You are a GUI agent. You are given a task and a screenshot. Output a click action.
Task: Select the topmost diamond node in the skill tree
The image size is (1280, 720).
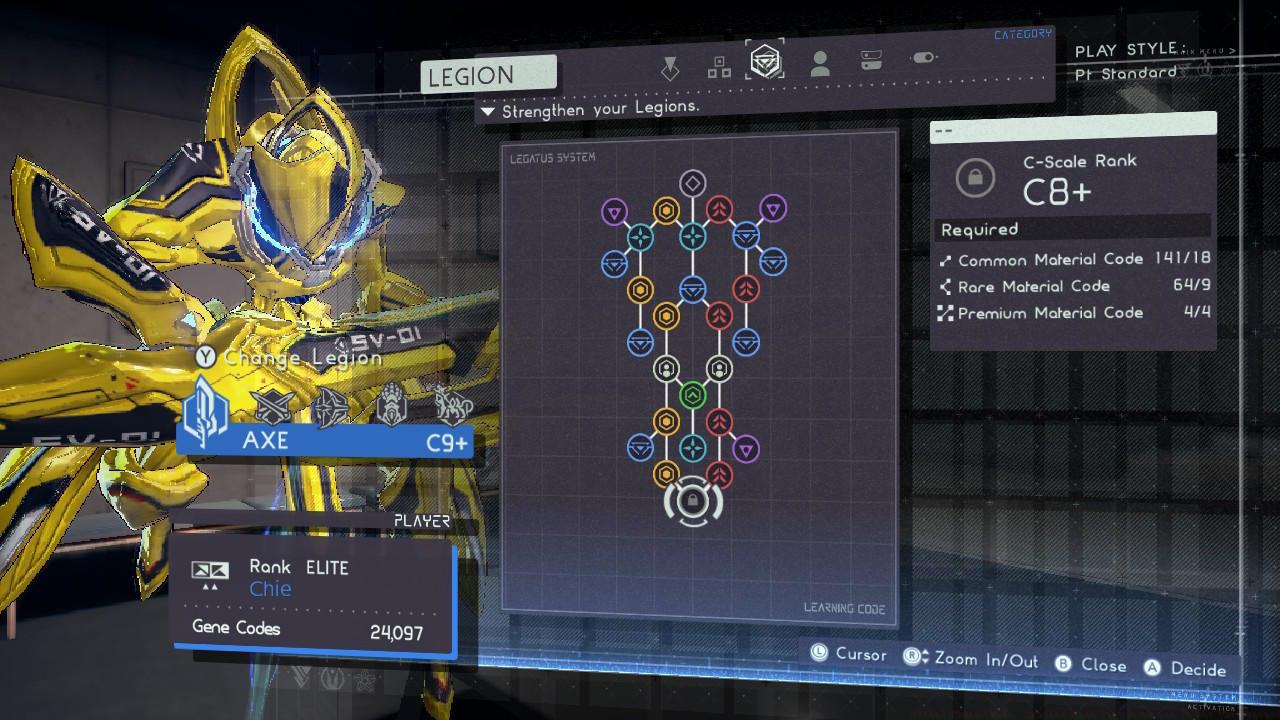point(692,184)
